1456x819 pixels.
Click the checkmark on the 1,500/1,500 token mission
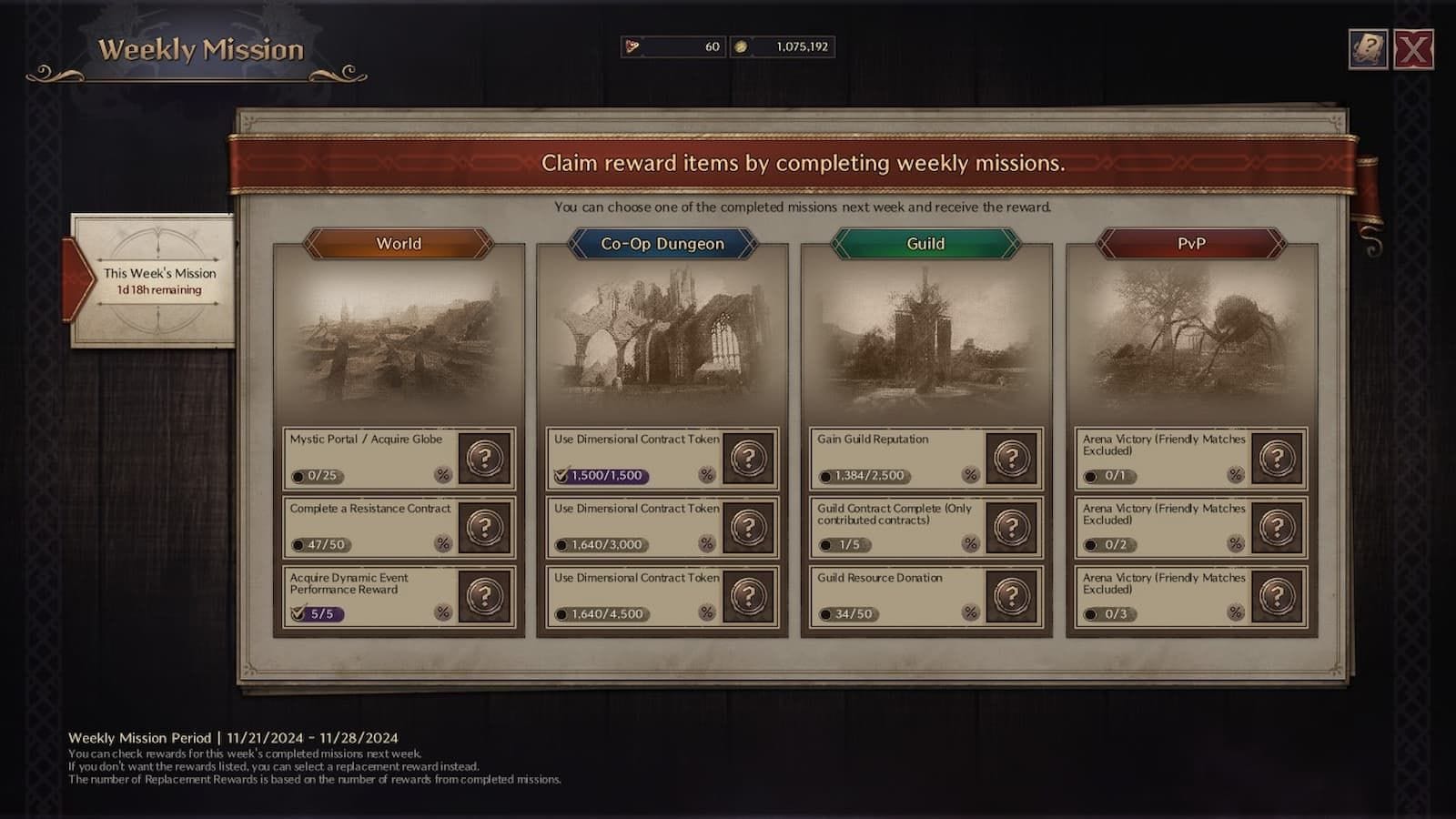561,474
